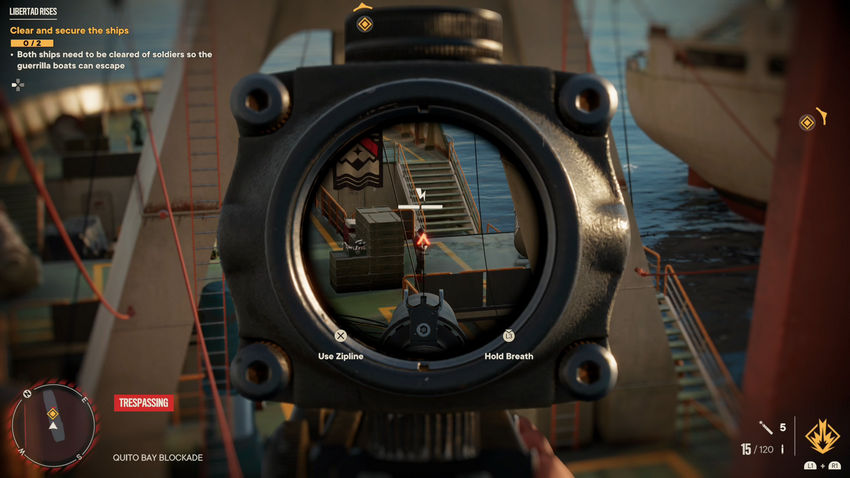Click the d-pad icon below the objective text
850x478 pixels.
coord(17,85)
